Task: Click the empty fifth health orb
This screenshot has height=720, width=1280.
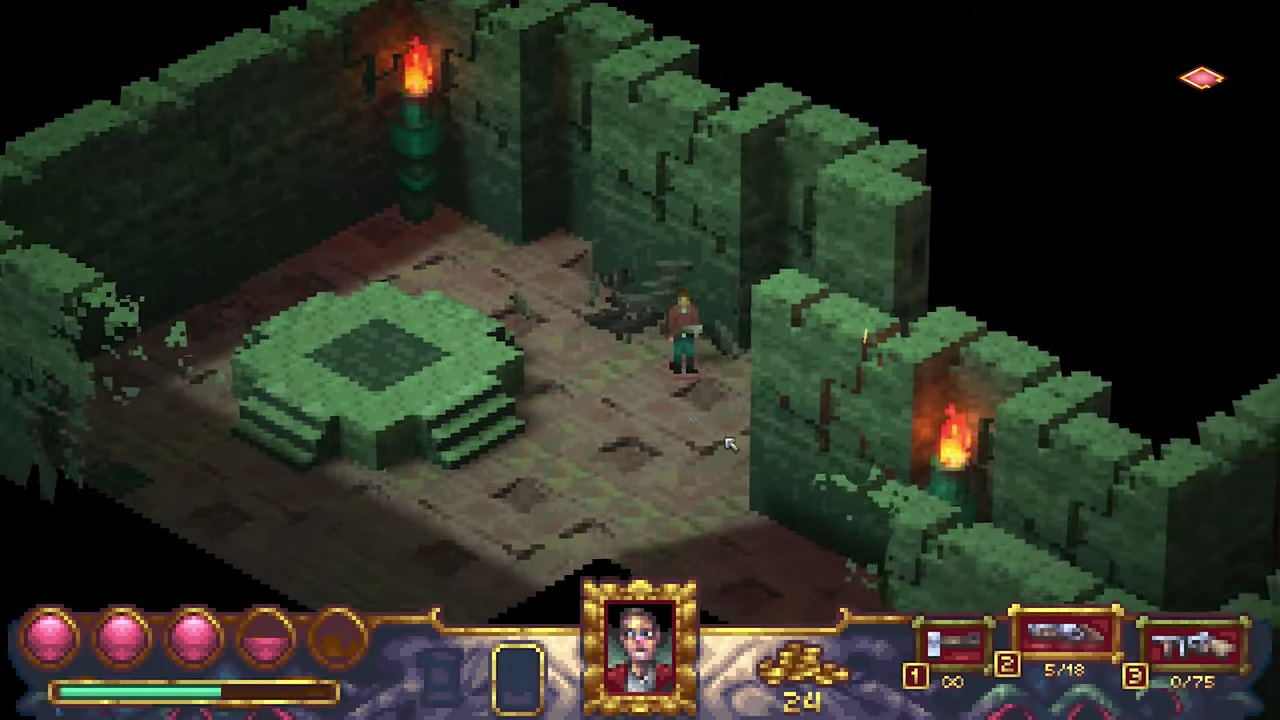Action: pyautogui.click(x=335, y=635)
